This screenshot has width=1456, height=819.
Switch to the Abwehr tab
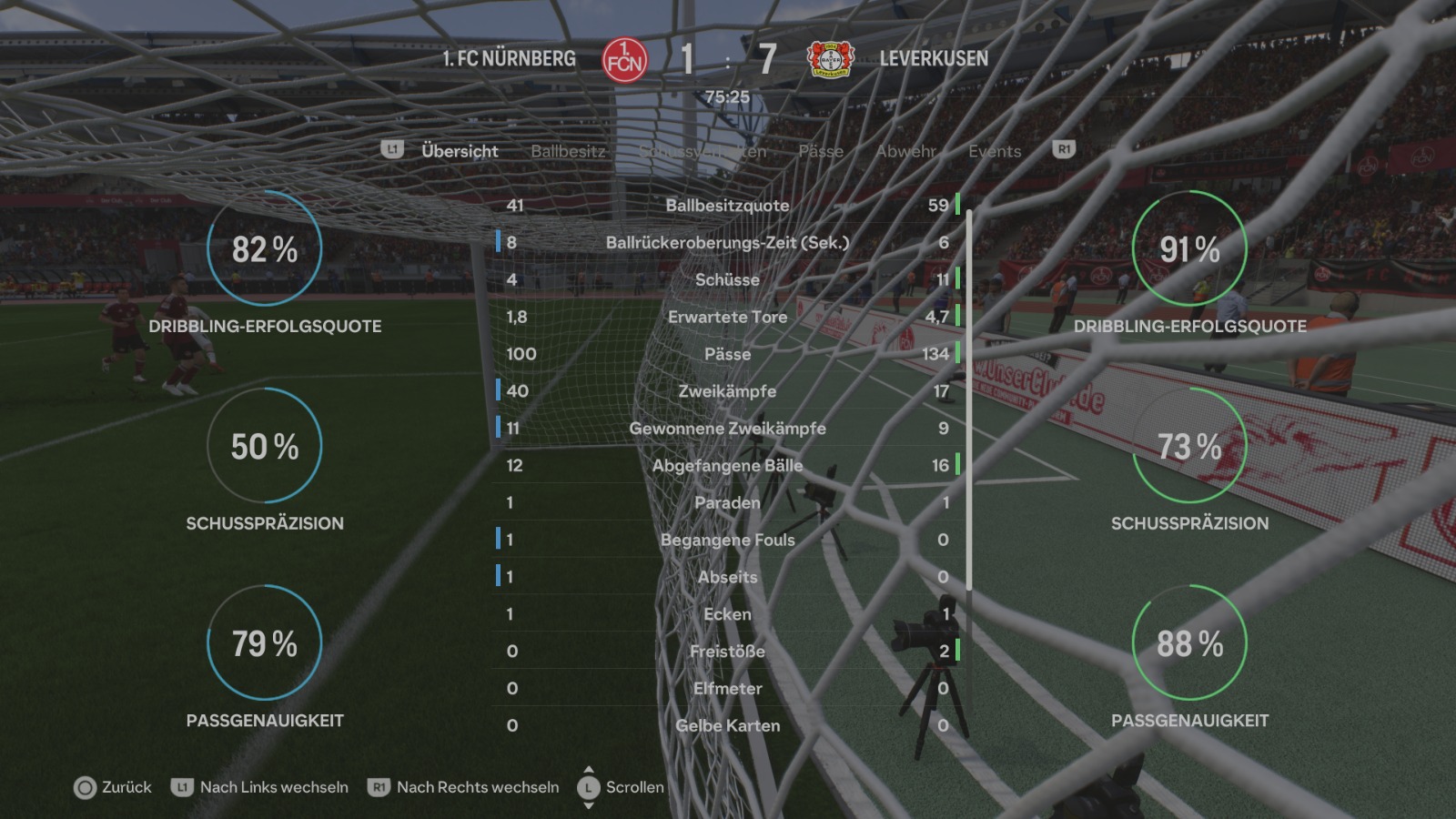click(x=905, y=151)
